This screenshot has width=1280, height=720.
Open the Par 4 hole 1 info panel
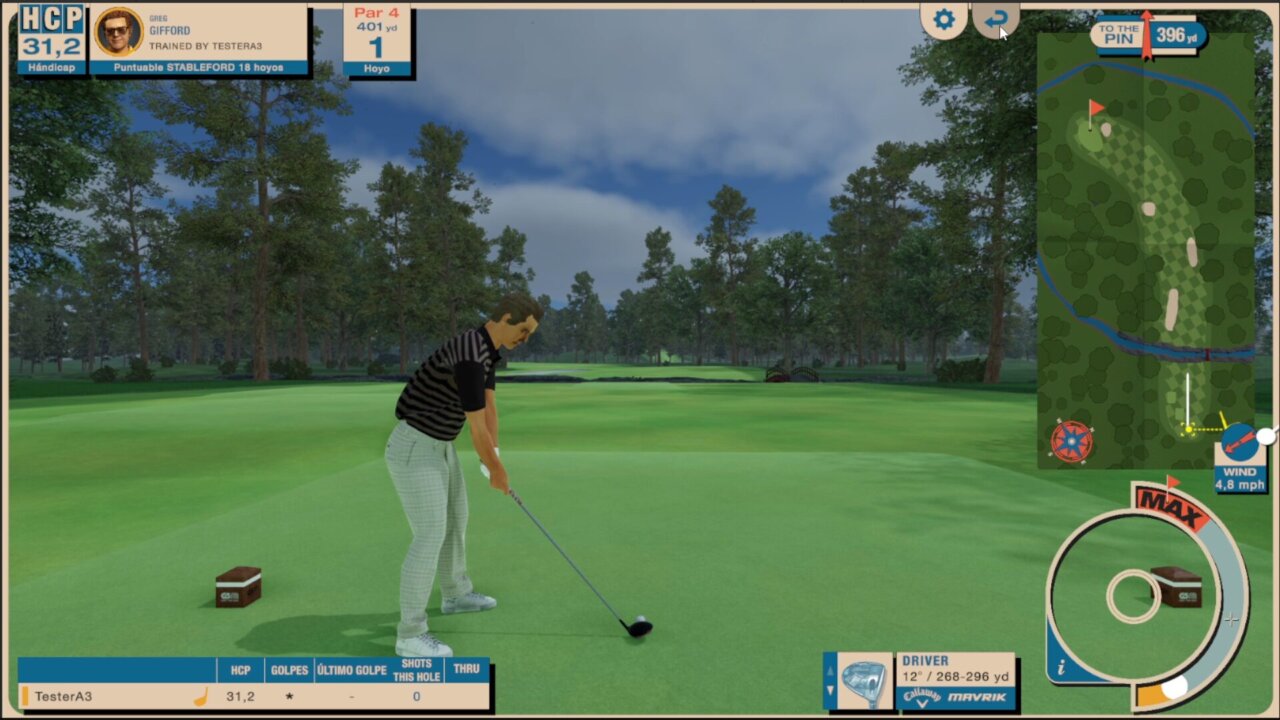click(377, 40)
